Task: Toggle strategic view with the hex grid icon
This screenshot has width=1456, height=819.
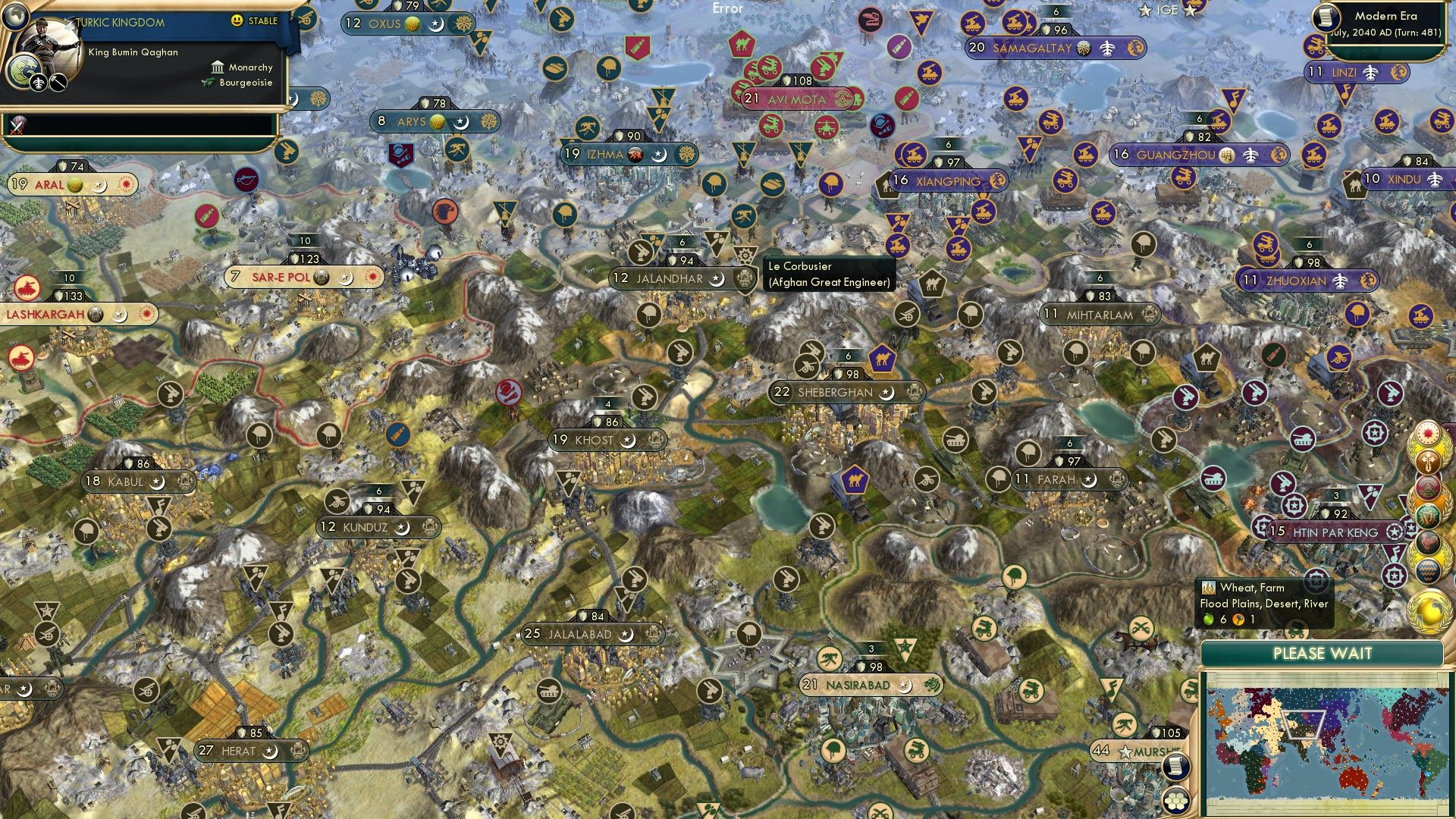Action: click(1176, 801)
